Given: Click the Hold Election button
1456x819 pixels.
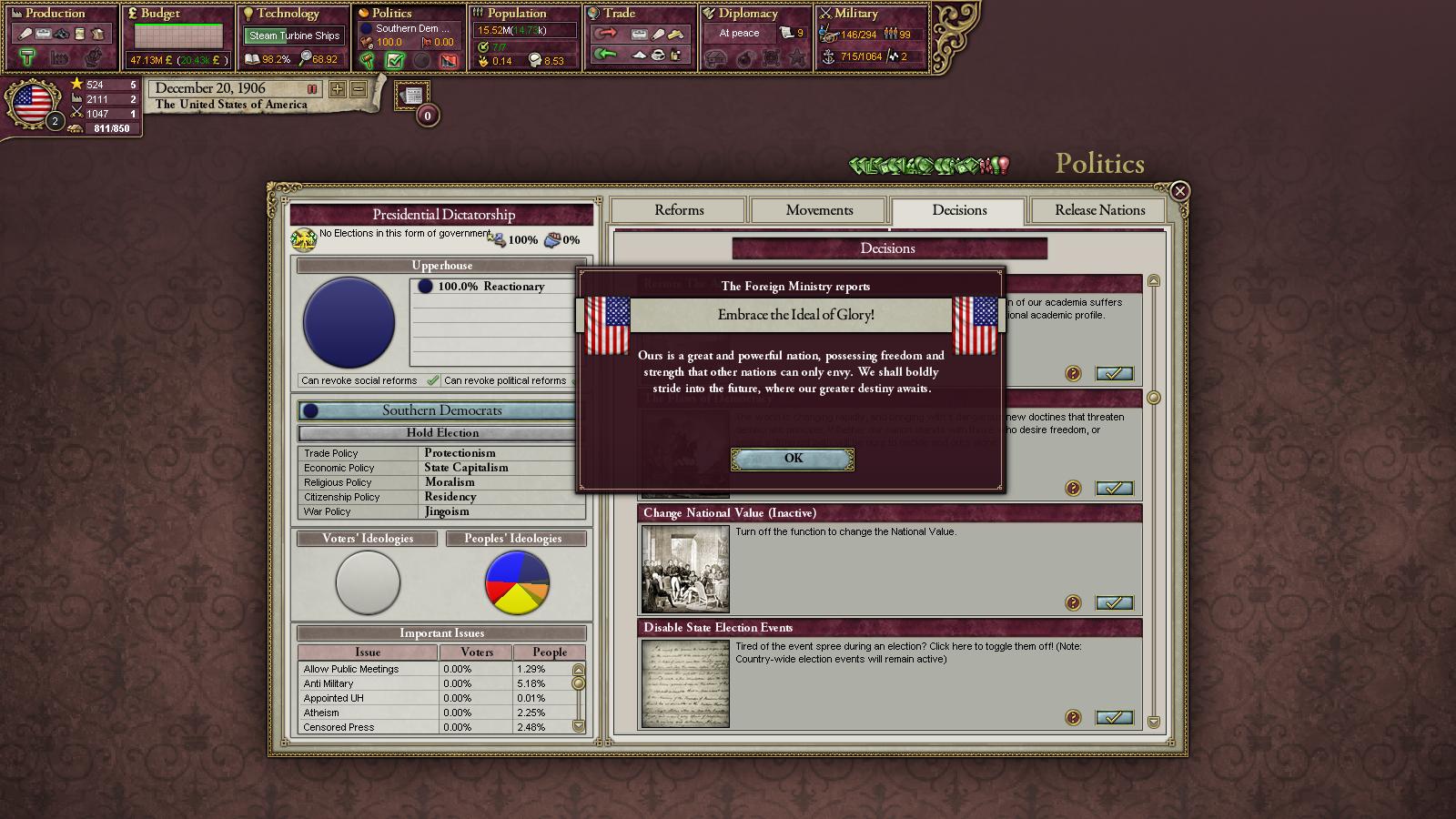Looking at the screenshot, I should pyautogui.click(x=442, y=433).
